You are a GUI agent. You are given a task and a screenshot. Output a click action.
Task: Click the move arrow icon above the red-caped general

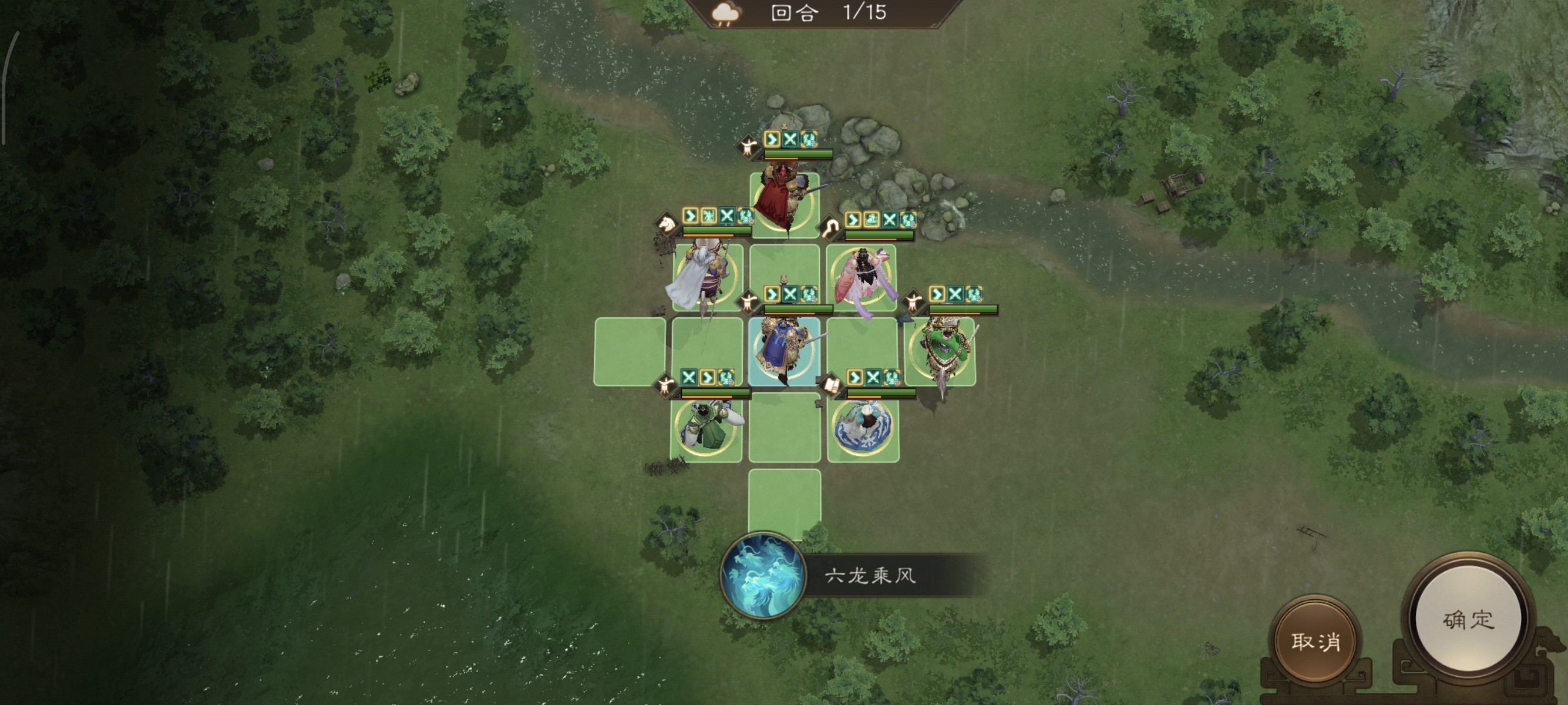click(x=773, y=140)
